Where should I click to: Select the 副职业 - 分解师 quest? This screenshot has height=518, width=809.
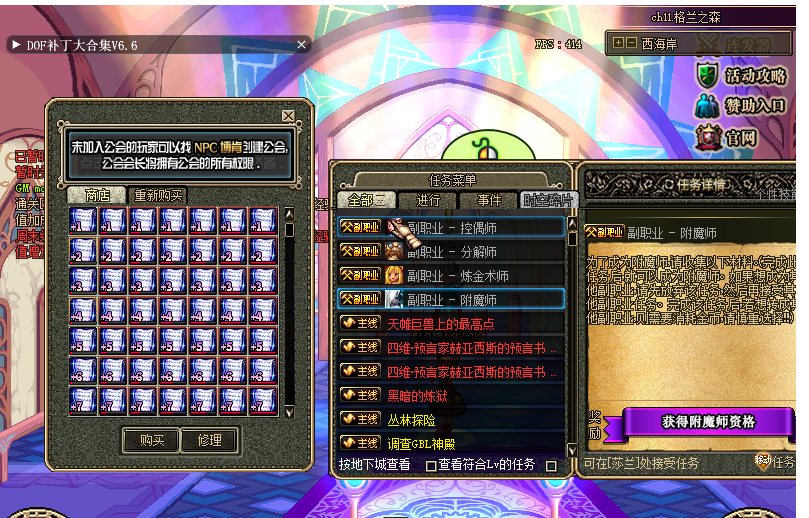pyautogui.click(x=452, y=251)
